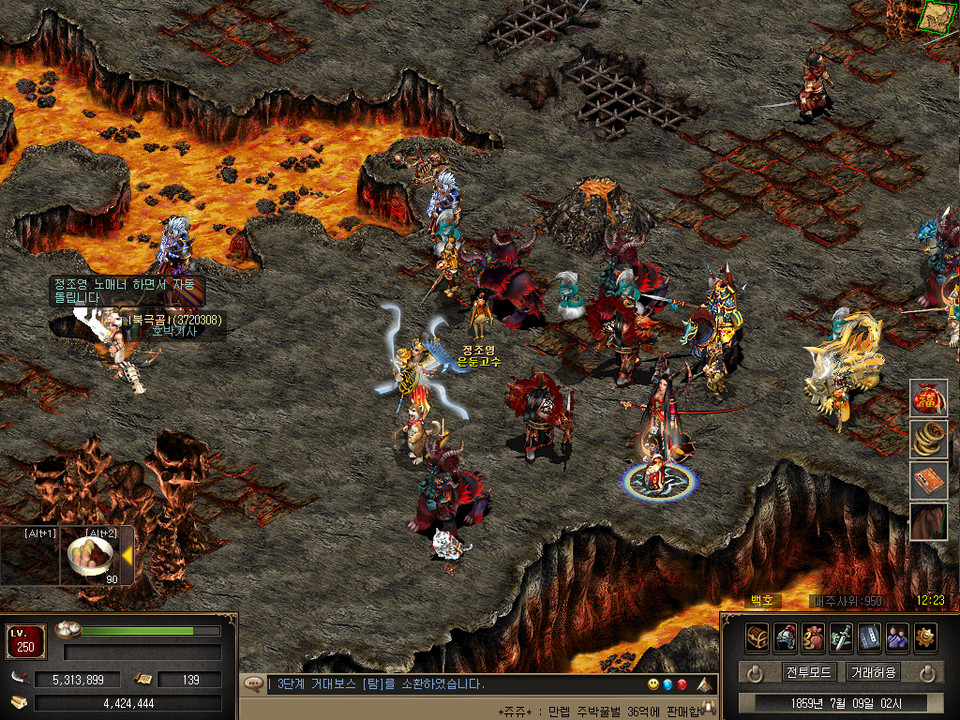The height and width of the screenshot is (720, 960).
Task: Click the money pouch icon in menu bar
Action: [813, 637]
